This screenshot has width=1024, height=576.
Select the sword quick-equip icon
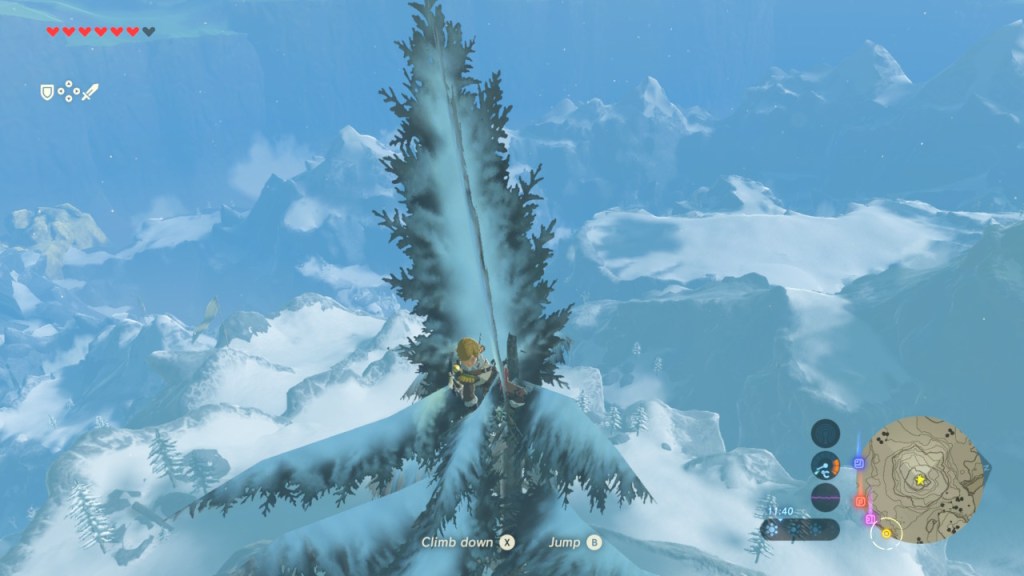point(91,92)
